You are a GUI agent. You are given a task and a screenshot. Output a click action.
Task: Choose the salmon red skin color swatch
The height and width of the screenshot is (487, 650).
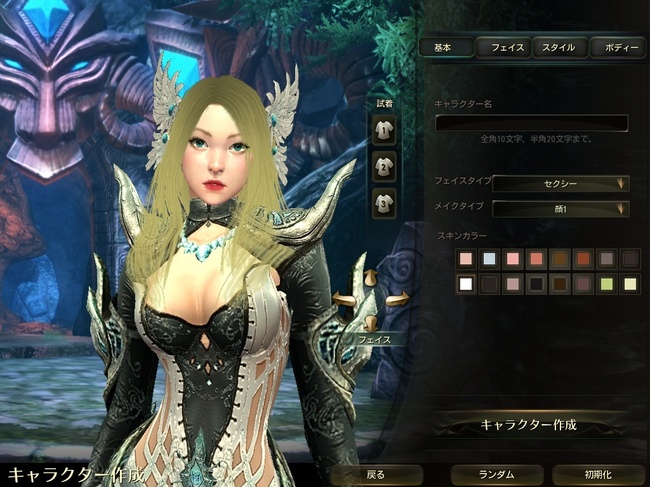coord(536,259)
